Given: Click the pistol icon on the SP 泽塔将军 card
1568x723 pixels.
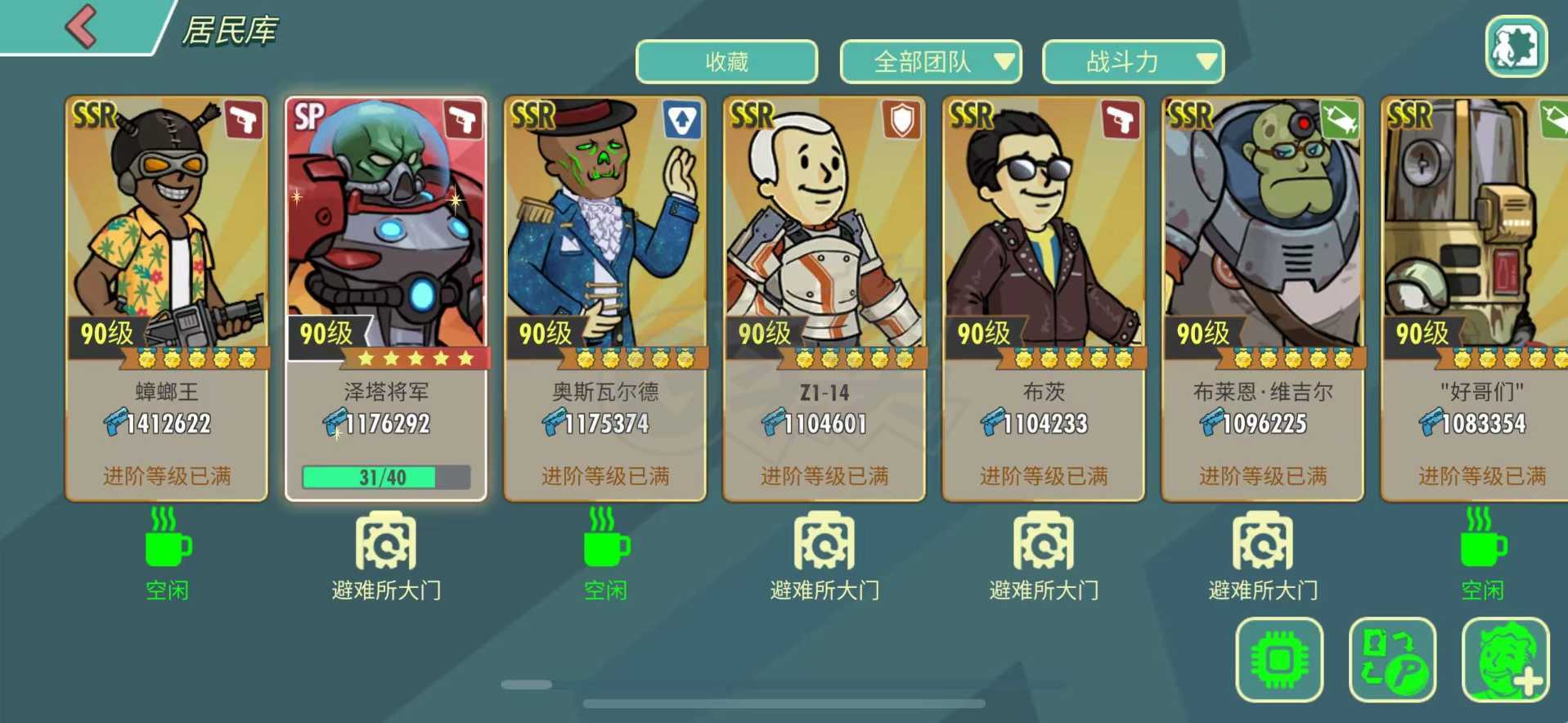Looking at the screenshot, I should [465, 118].
